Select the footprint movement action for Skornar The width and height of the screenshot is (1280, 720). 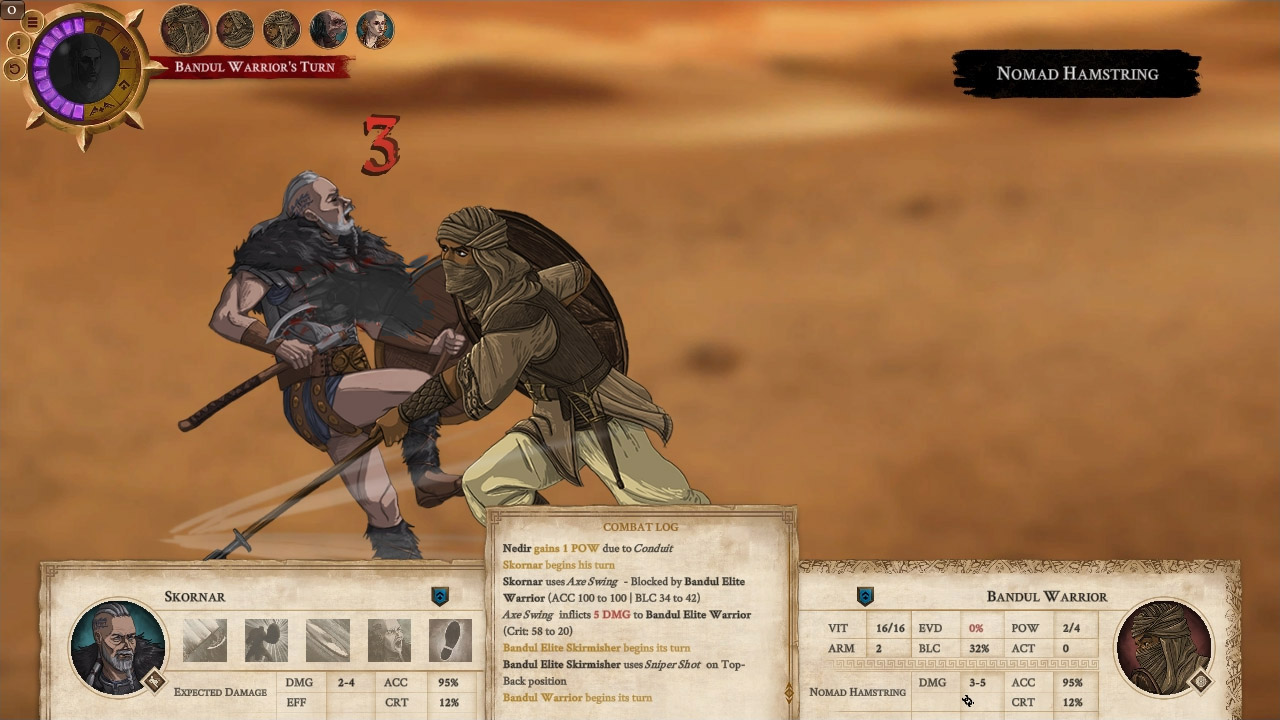click(452, 640)
